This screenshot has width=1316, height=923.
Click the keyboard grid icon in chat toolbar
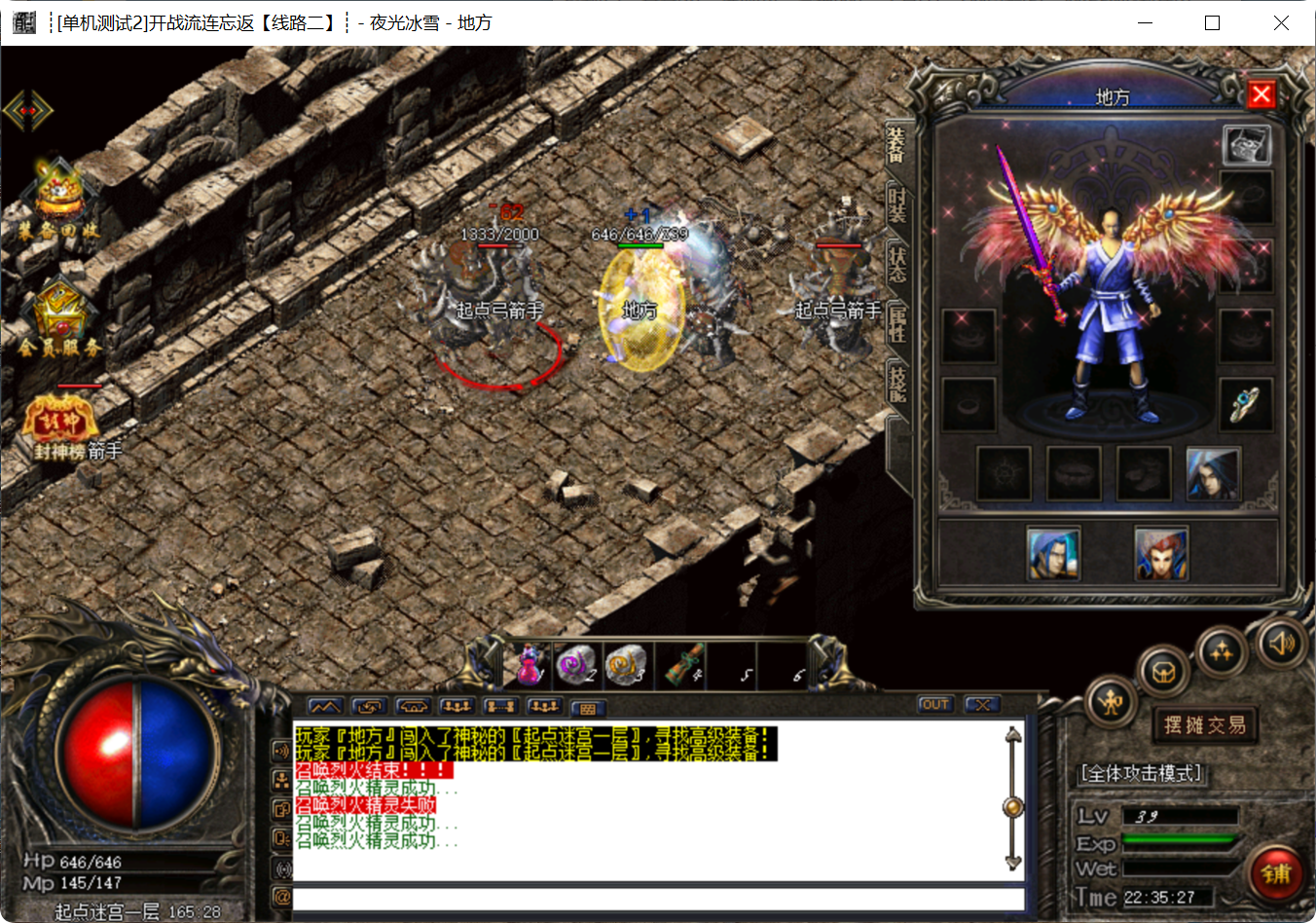coord(590,708)
